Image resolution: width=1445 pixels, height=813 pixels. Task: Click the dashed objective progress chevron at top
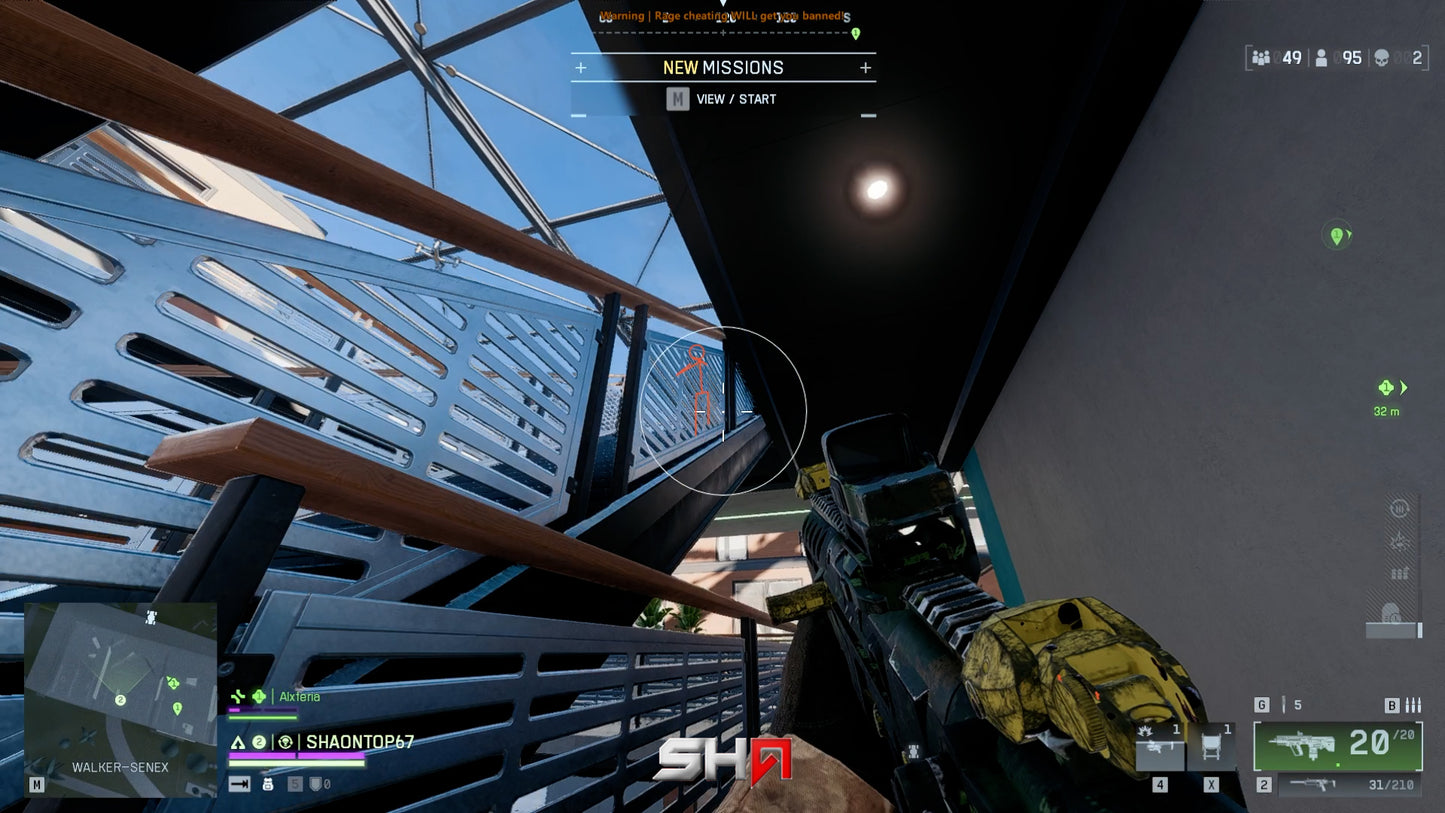coord(722,31)
